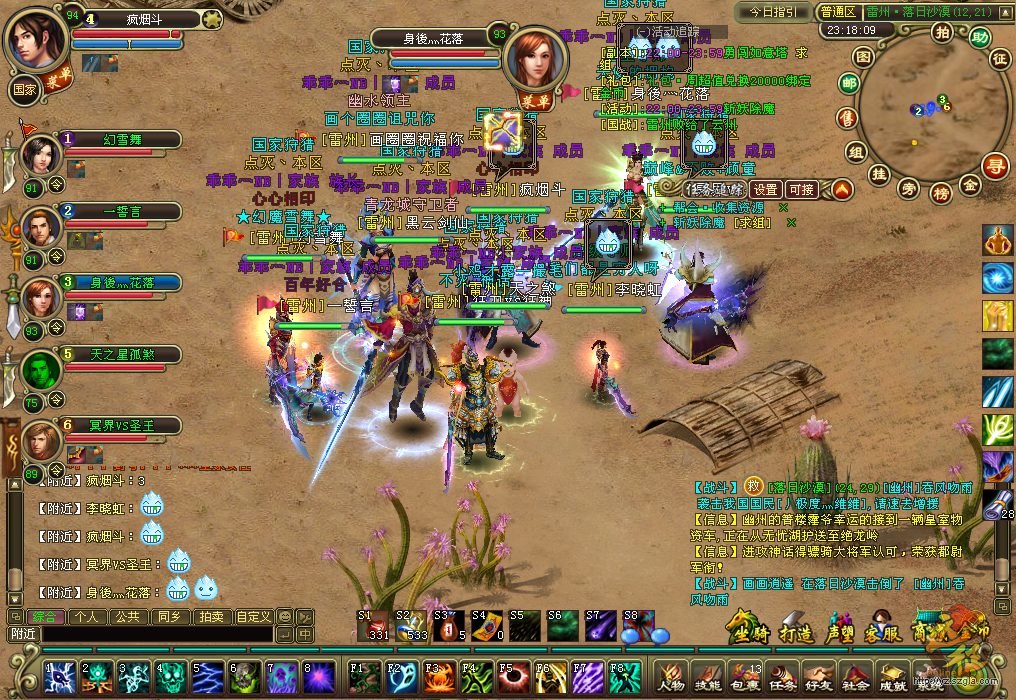The image size is (1016, 700).
Task: Switch chat to the 个人 tab
Action: click(87, 616)
